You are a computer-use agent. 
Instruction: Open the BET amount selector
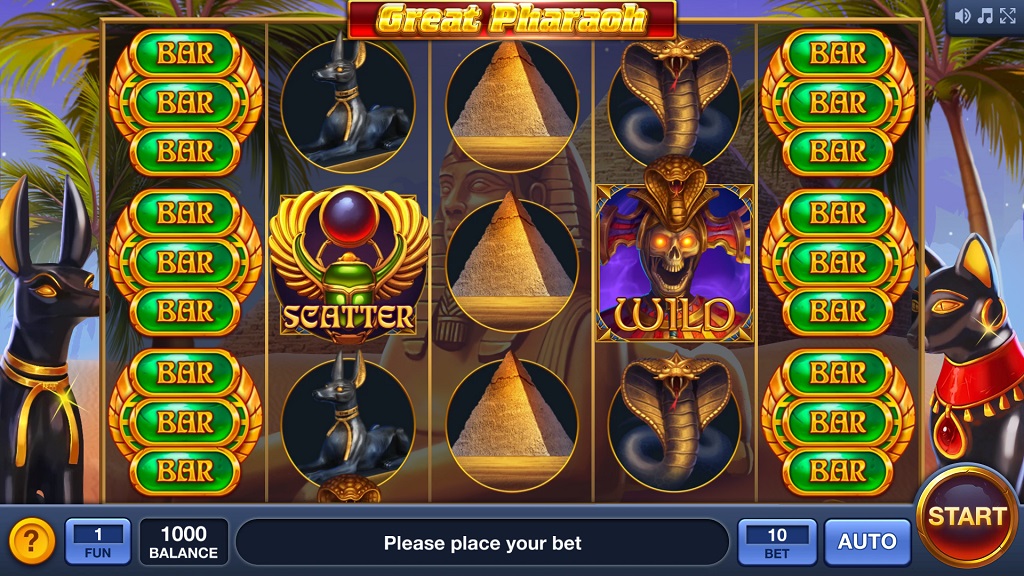coord(777,542)
